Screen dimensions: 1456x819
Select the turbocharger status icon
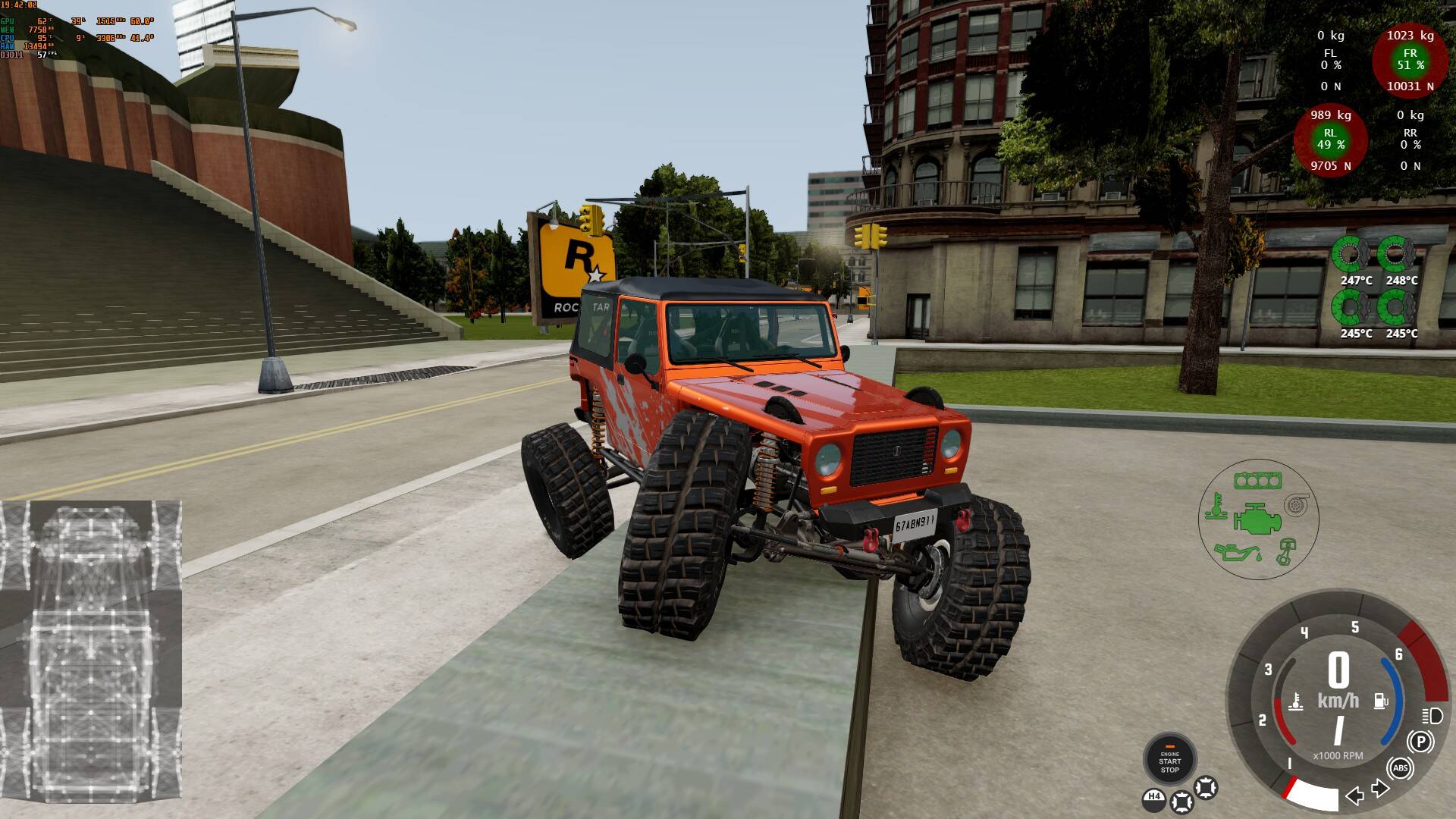click(1296, 504)
